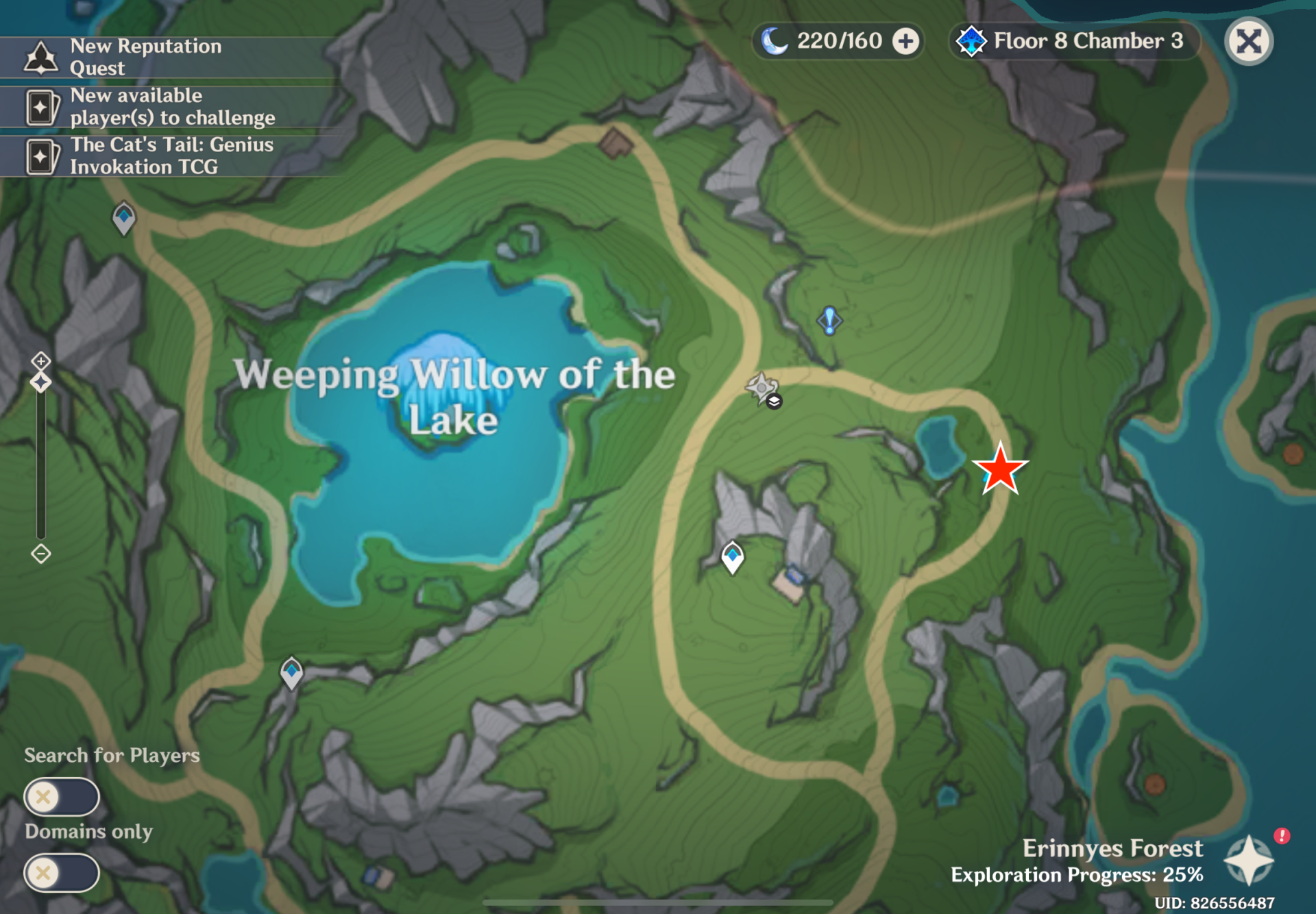Click the map zoom slider handle
Viewport: 1316px width, 914px height.
pos(41,382)
